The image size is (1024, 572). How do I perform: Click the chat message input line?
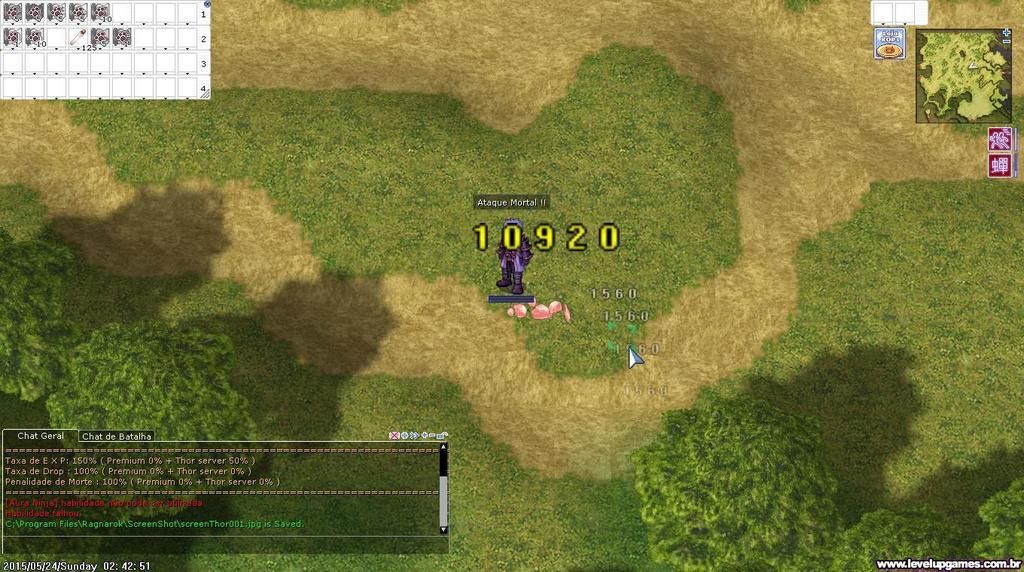pos(220,543)
